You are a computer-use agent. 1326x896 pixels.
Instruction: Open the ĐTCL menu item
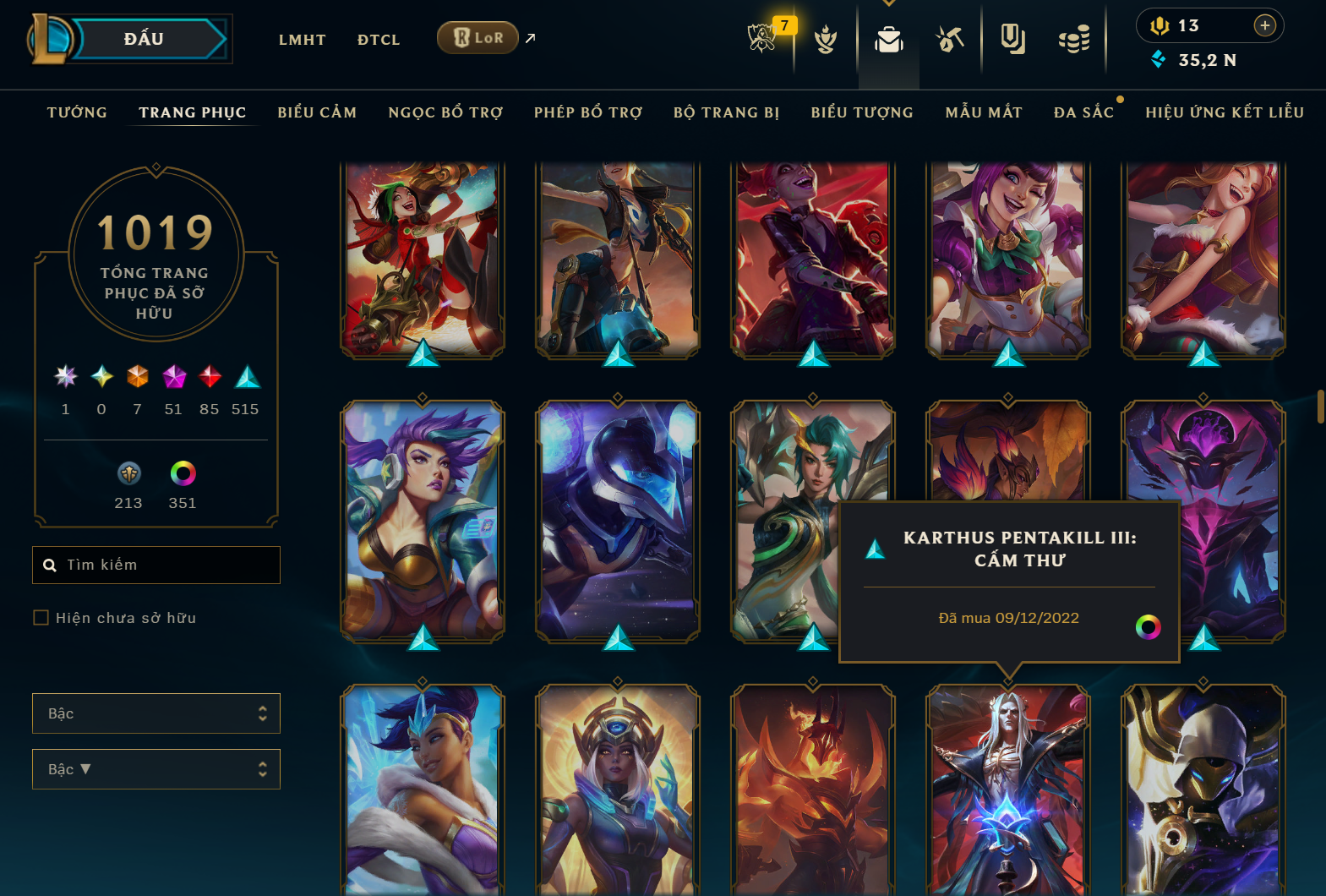(378, 39)
